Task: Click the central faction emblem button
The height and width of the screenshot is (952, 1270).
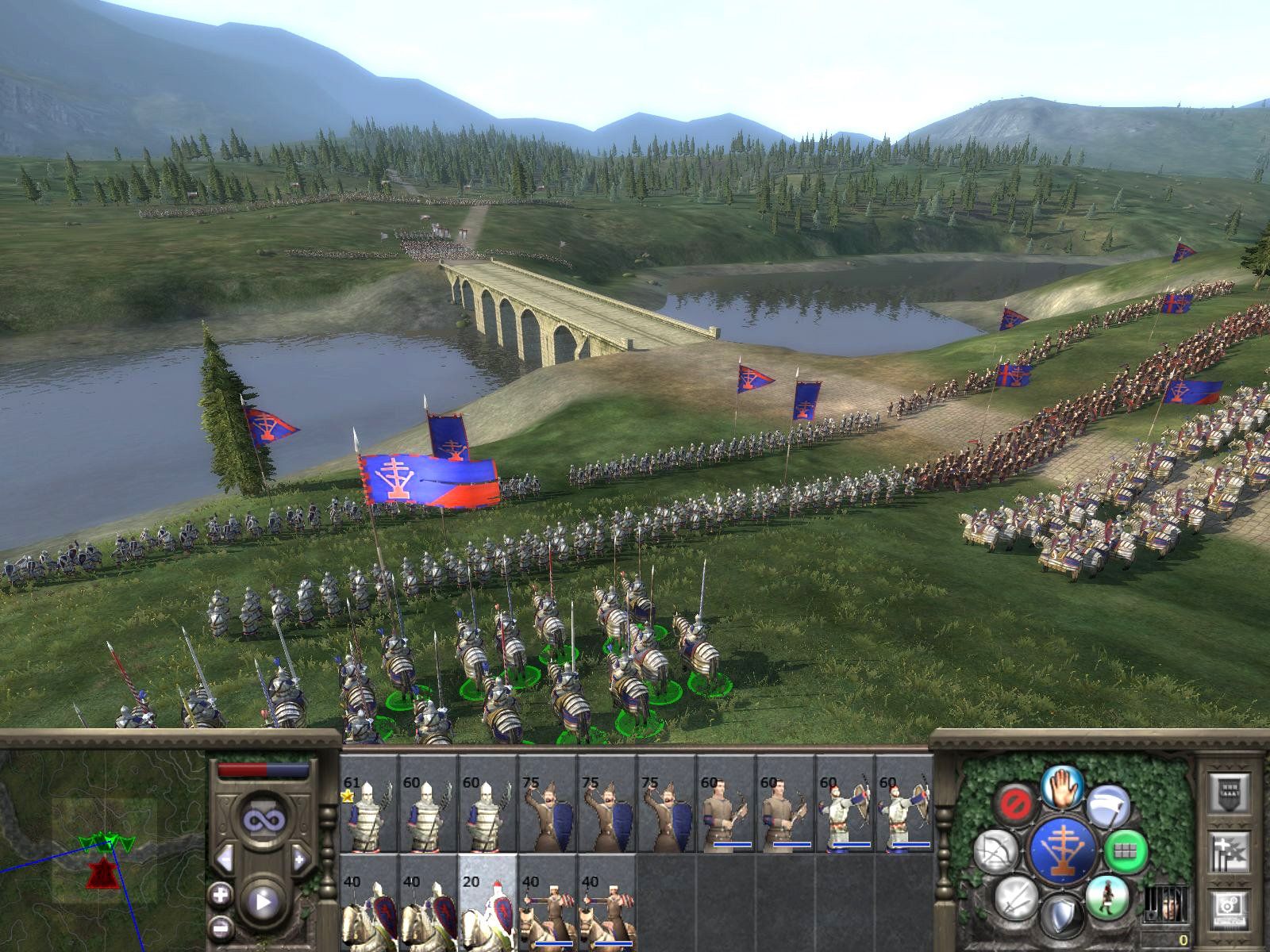Action: pos(1062,851)
